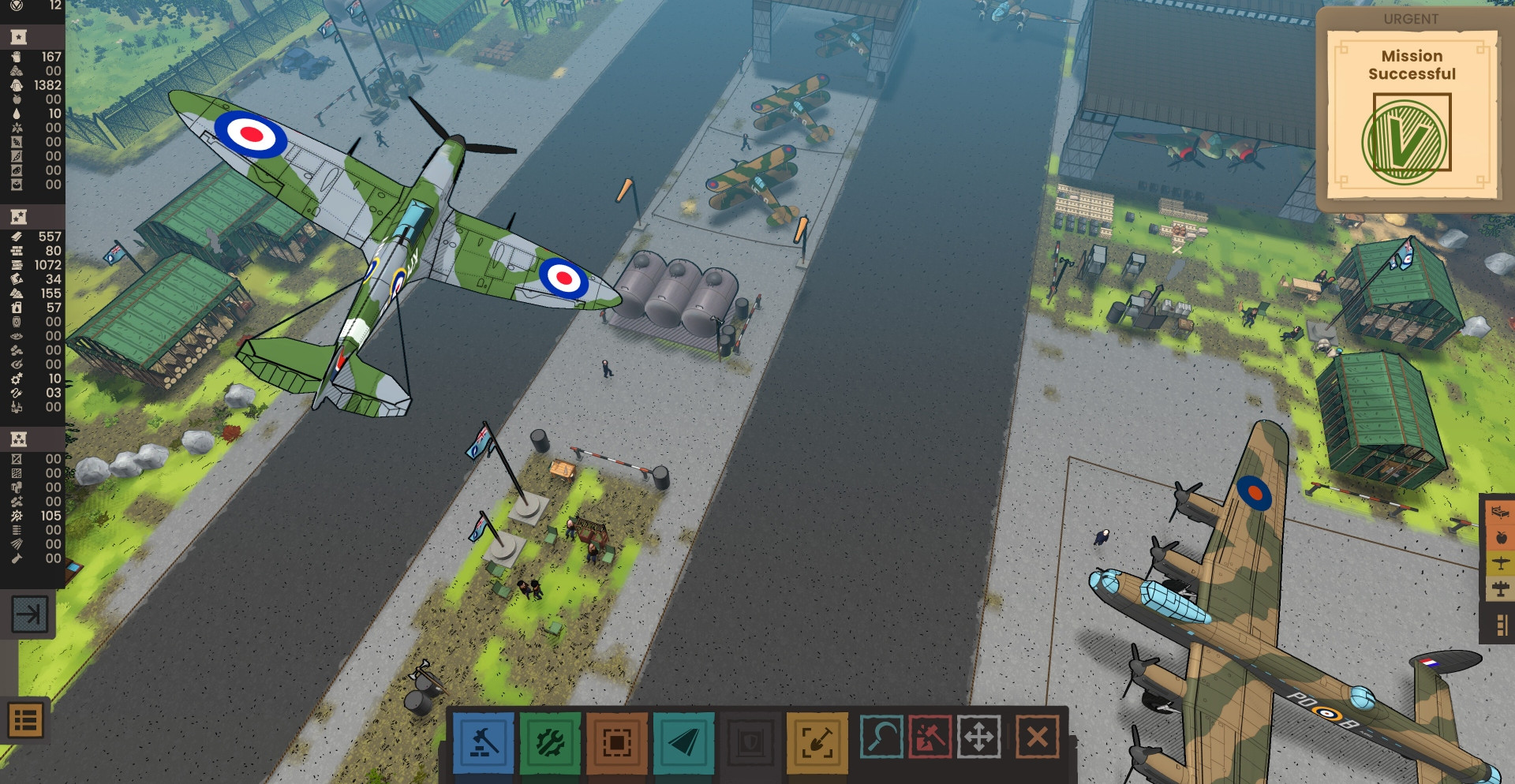The image size is (1515, 784).
Task: Collapse the resource panel with the arrow button
Action: tap(30, 614)
